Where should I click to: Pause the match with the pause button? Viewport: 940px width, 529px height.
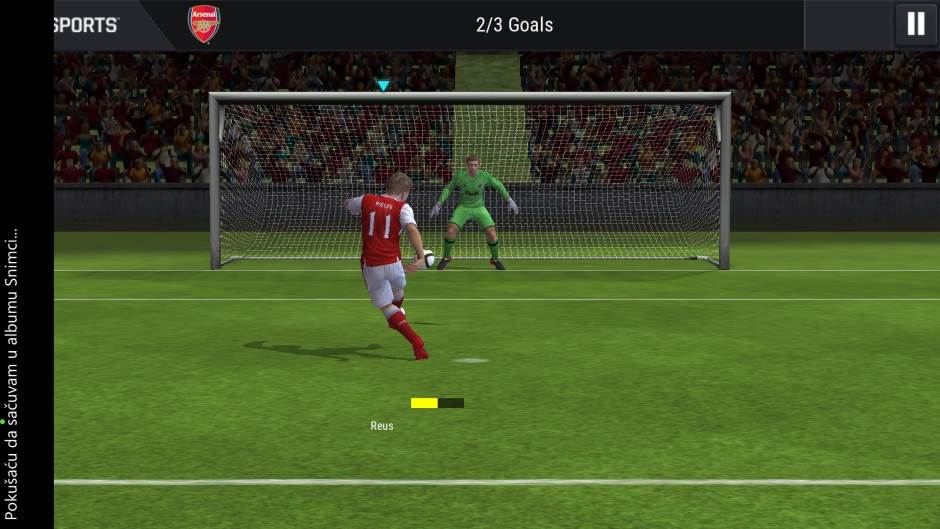coord(915,24)
